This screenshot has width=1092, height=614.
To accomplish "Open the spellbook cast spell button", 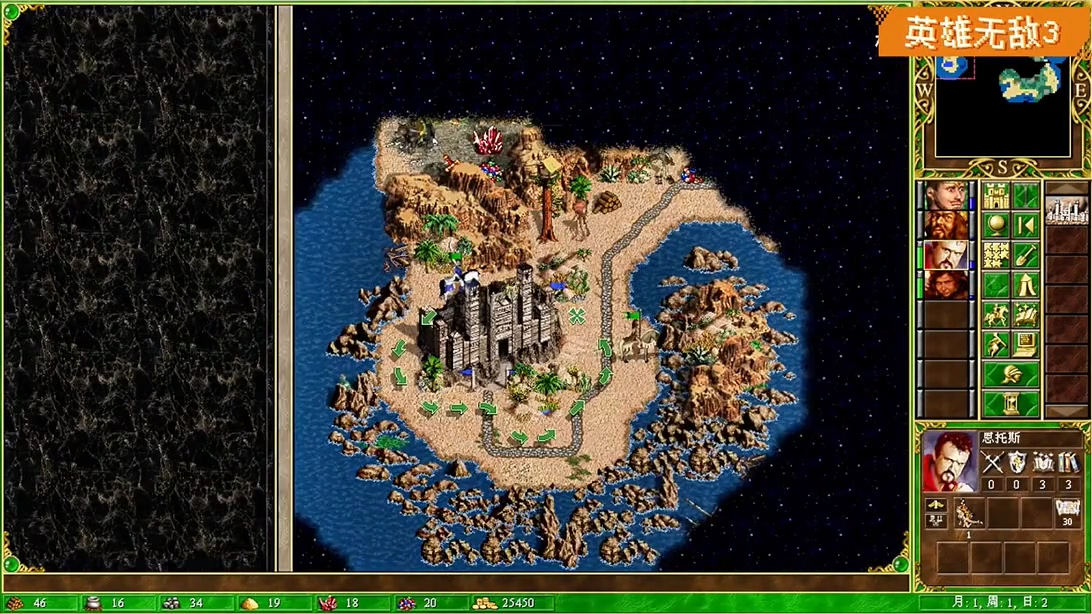I will [x=1025, y=315].
